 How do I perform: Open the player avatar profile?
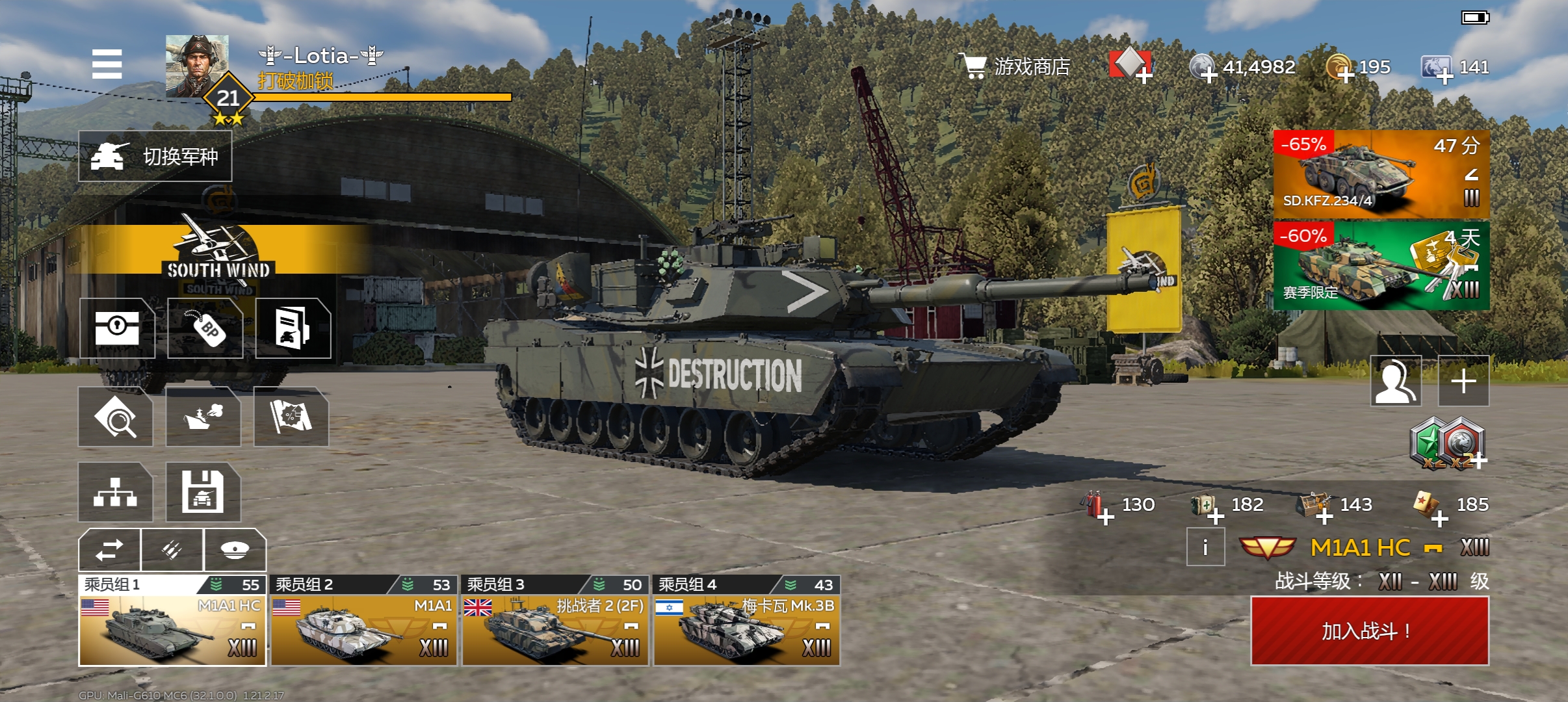coord(197,66)
